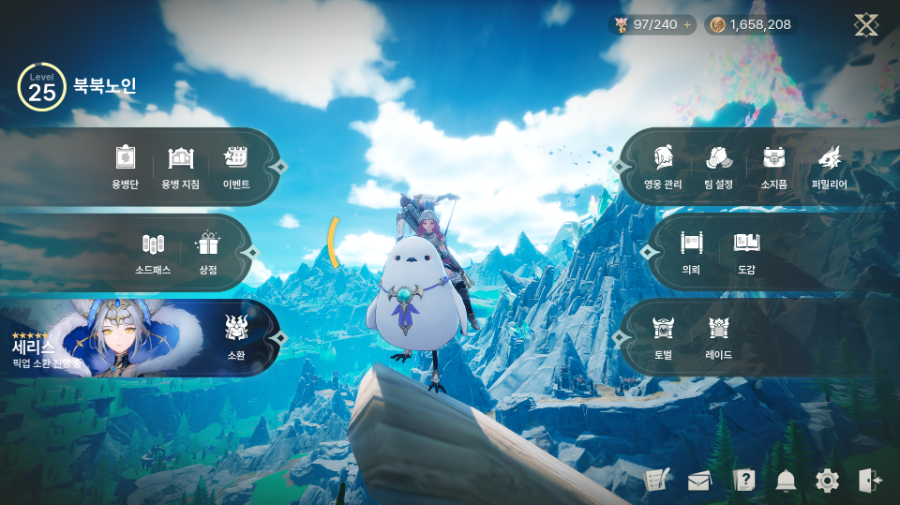Open the 소환 summon menu
900x505 pixels.
point(236,335)
